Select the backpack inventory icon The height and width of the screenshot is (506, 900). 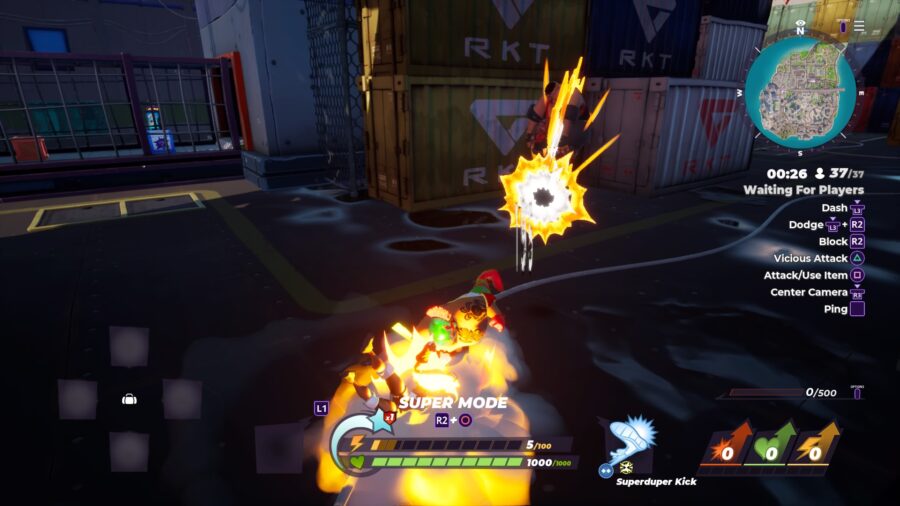pos(129,399)
